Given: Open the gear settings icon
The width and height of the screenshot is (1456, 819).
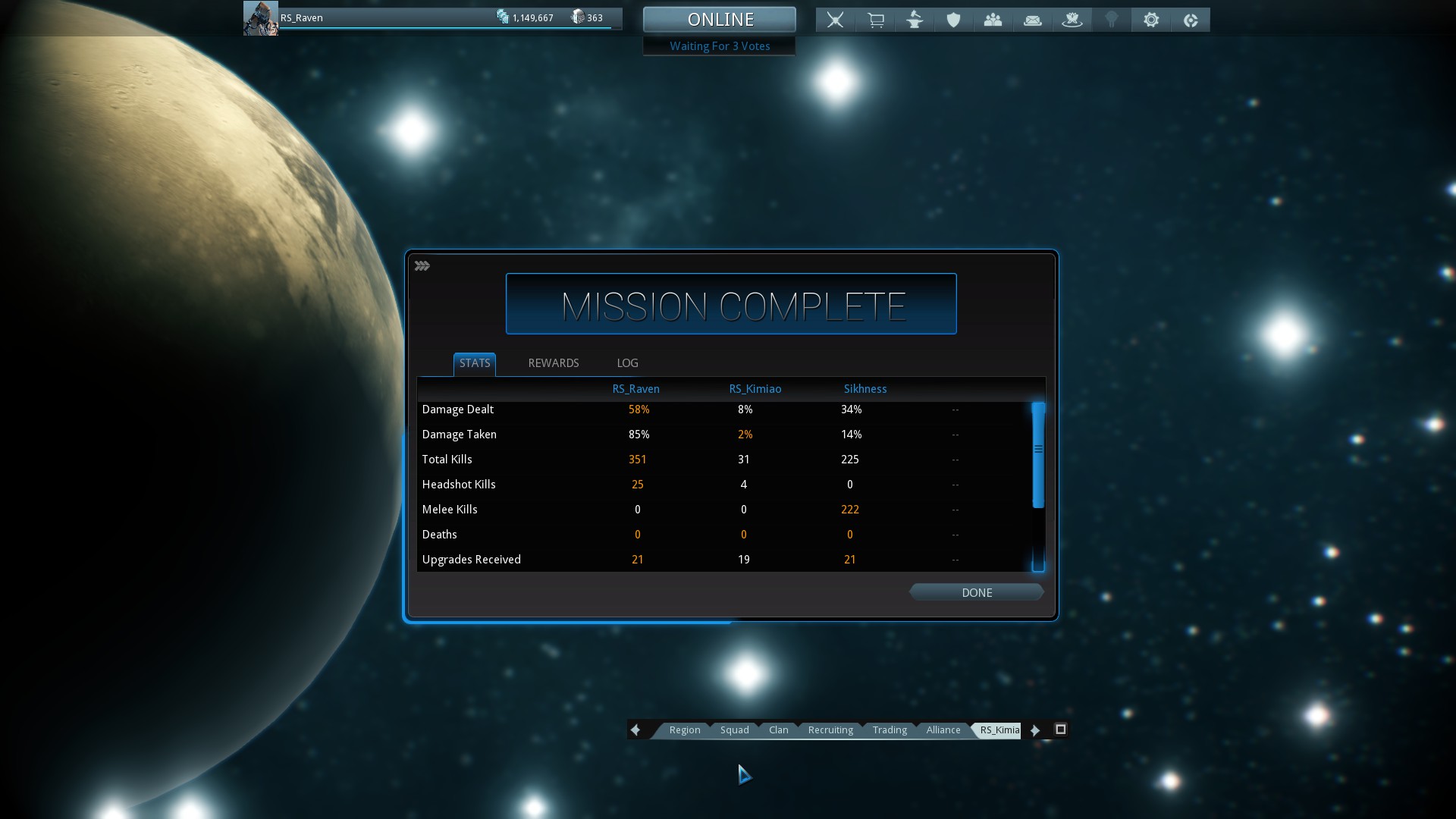Looking at the screenshot, I should pyautogui.click(x=1150, y=20).
